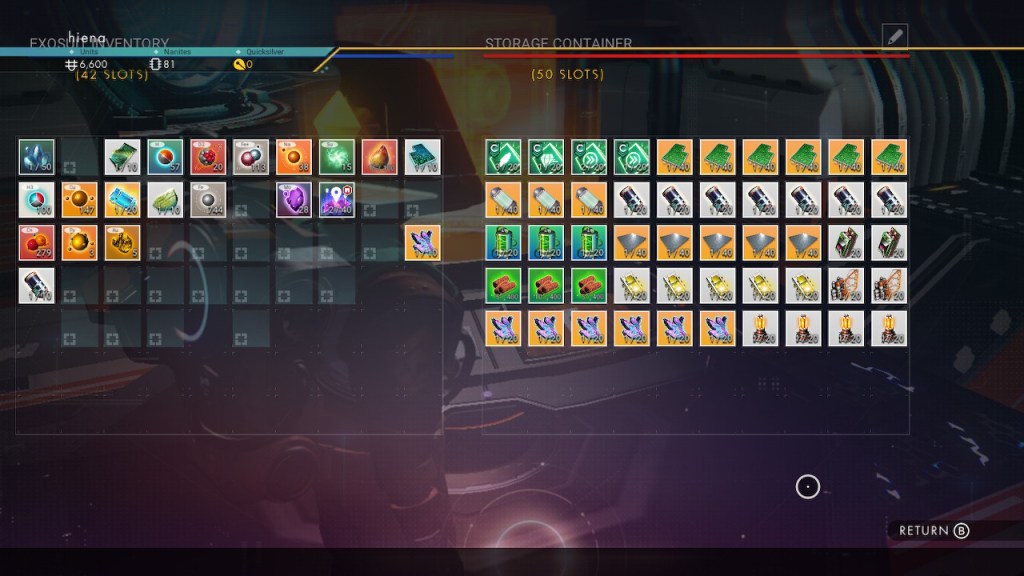Select the orange egg-shaped item slot
The image size is (1024, 576).
tap(380, 156)
